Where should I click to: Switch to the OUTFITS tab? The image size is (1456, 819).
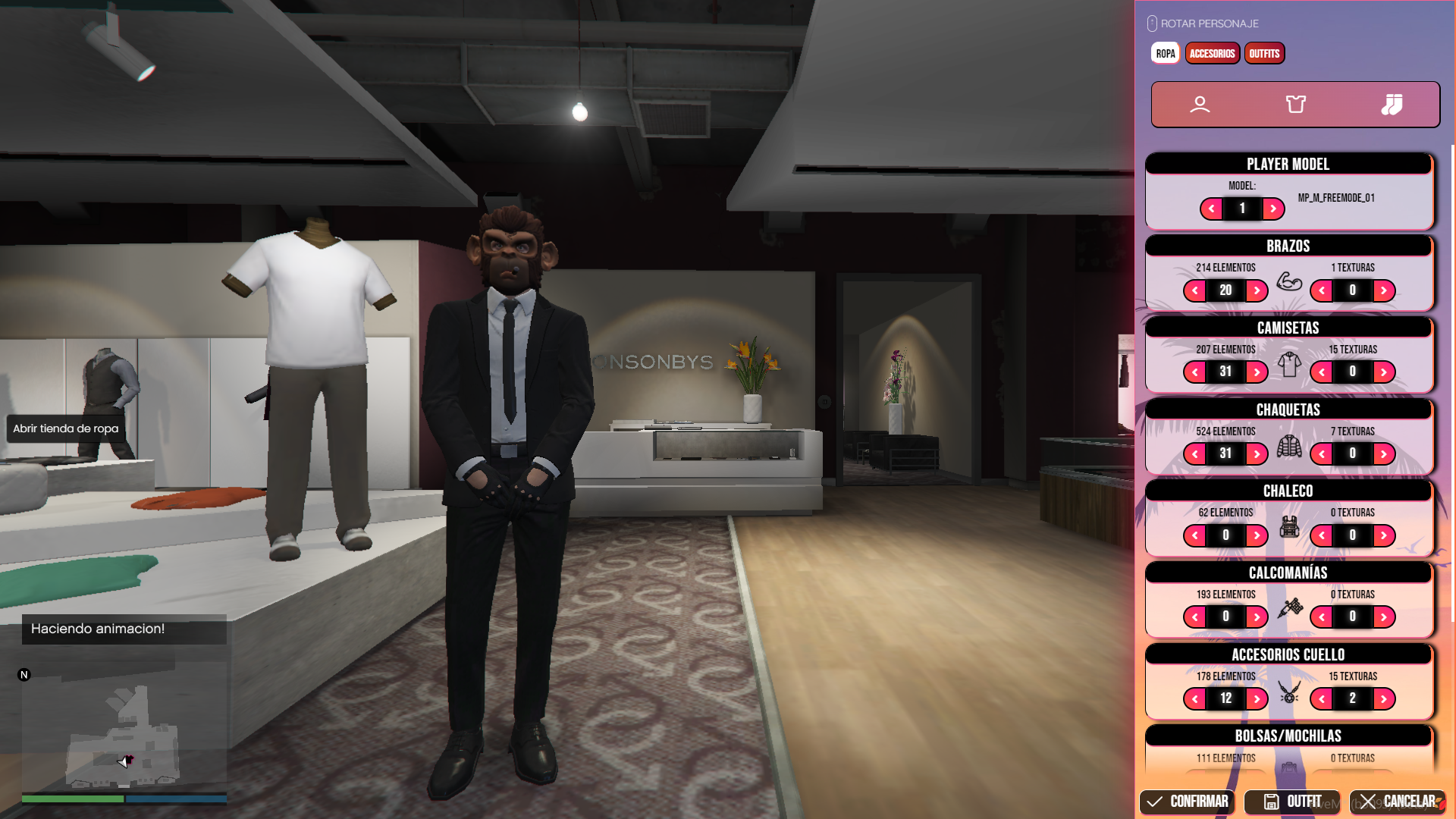[x=1264, y=53]
